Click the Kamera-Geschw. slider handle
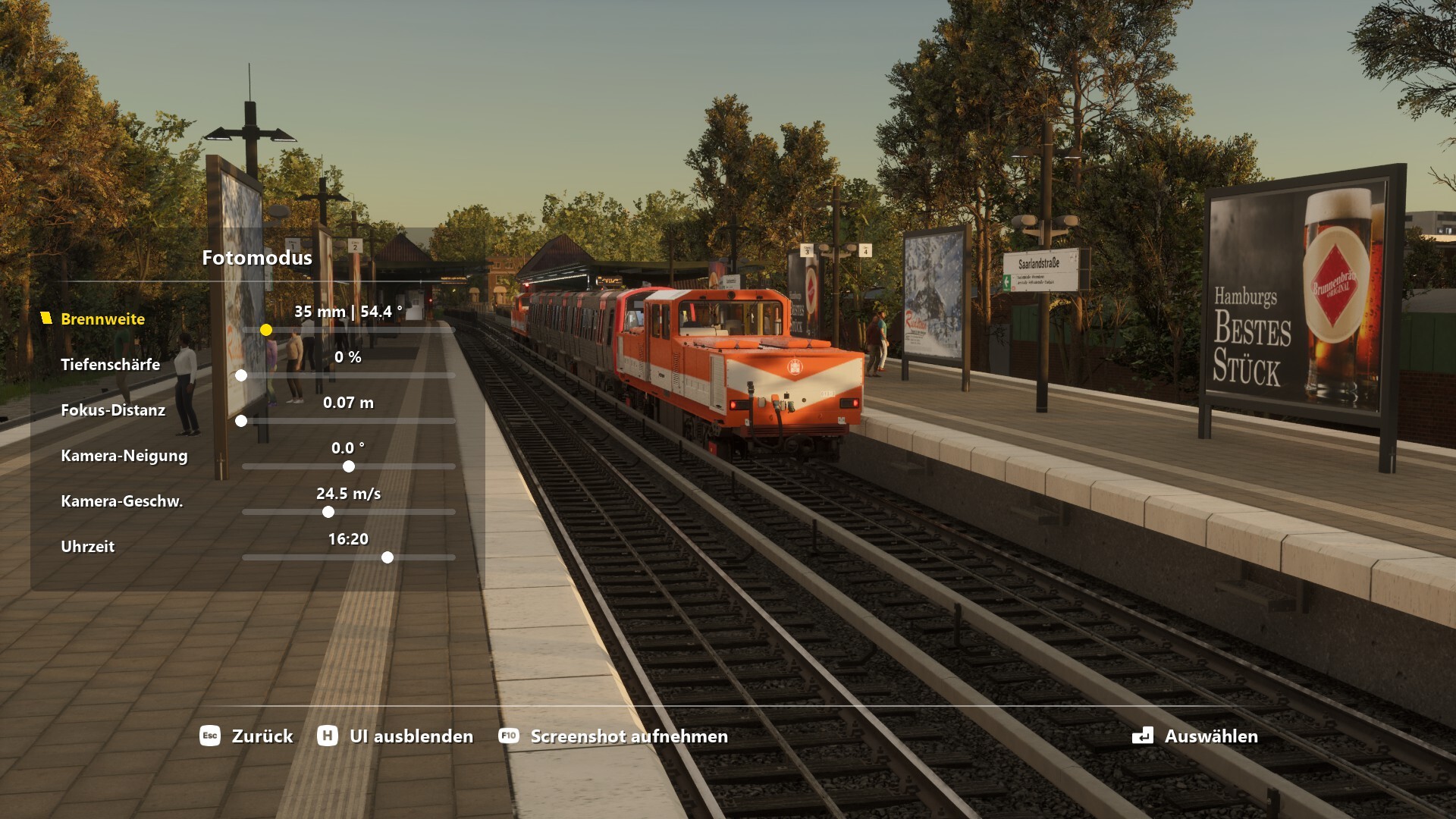The width and height of the screenshot is (1456, 819). coord(328,512)
